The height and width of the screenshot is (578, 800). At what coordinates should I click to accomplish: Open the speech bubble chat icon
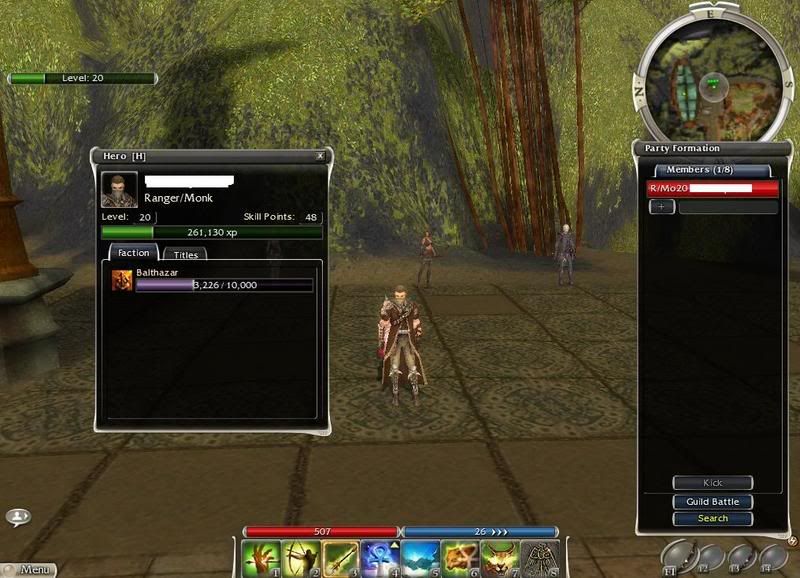pos(18,517)
